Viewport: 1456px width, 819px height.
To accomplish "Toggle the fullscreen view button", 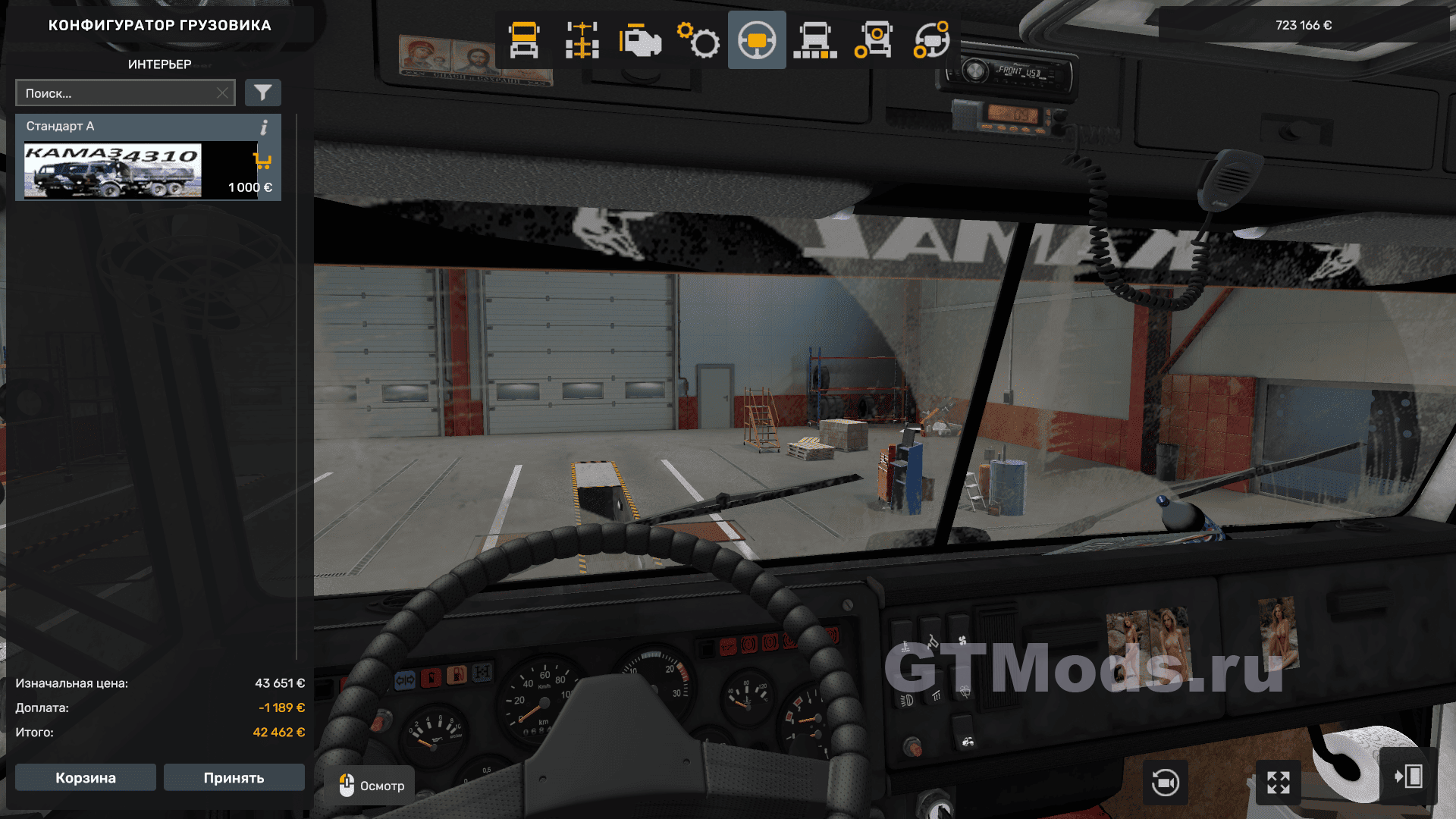I will point(1278,782).
